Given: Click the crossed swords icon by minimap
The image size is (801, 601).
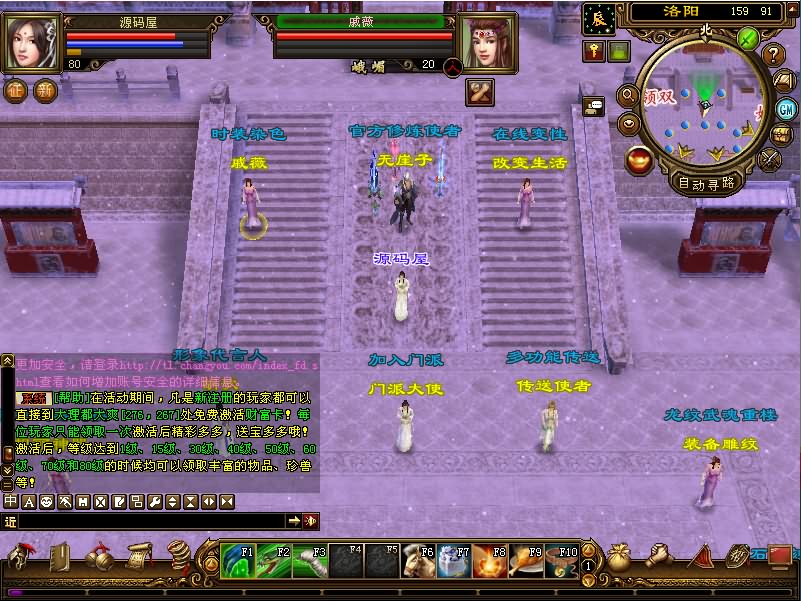Looking at the screenshot, I should [x=769, y=158].
